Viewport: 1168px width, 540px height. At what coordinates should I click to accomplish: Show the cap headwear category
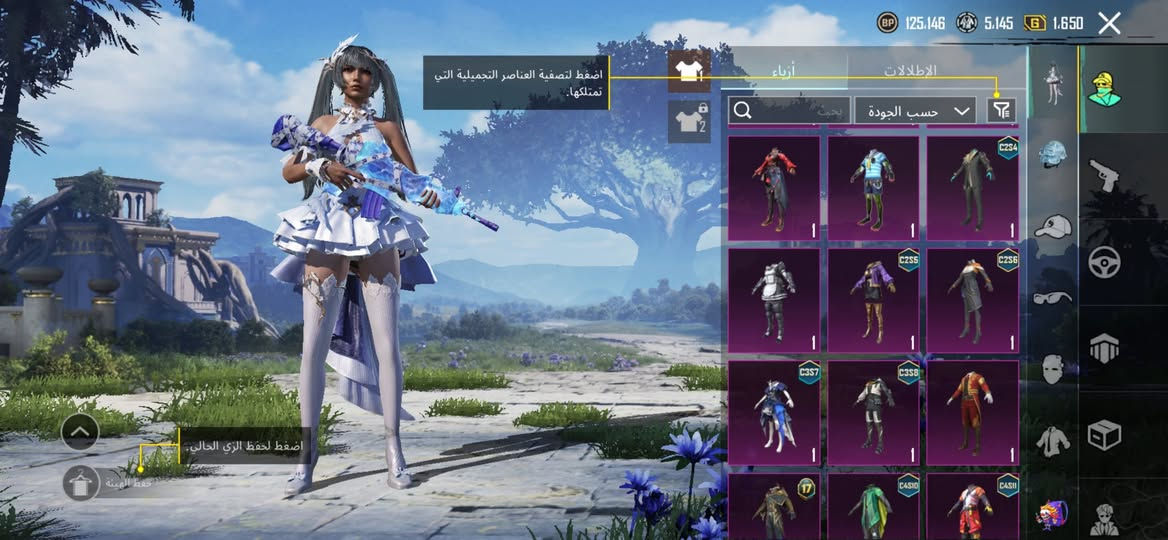pos(1052,226)
